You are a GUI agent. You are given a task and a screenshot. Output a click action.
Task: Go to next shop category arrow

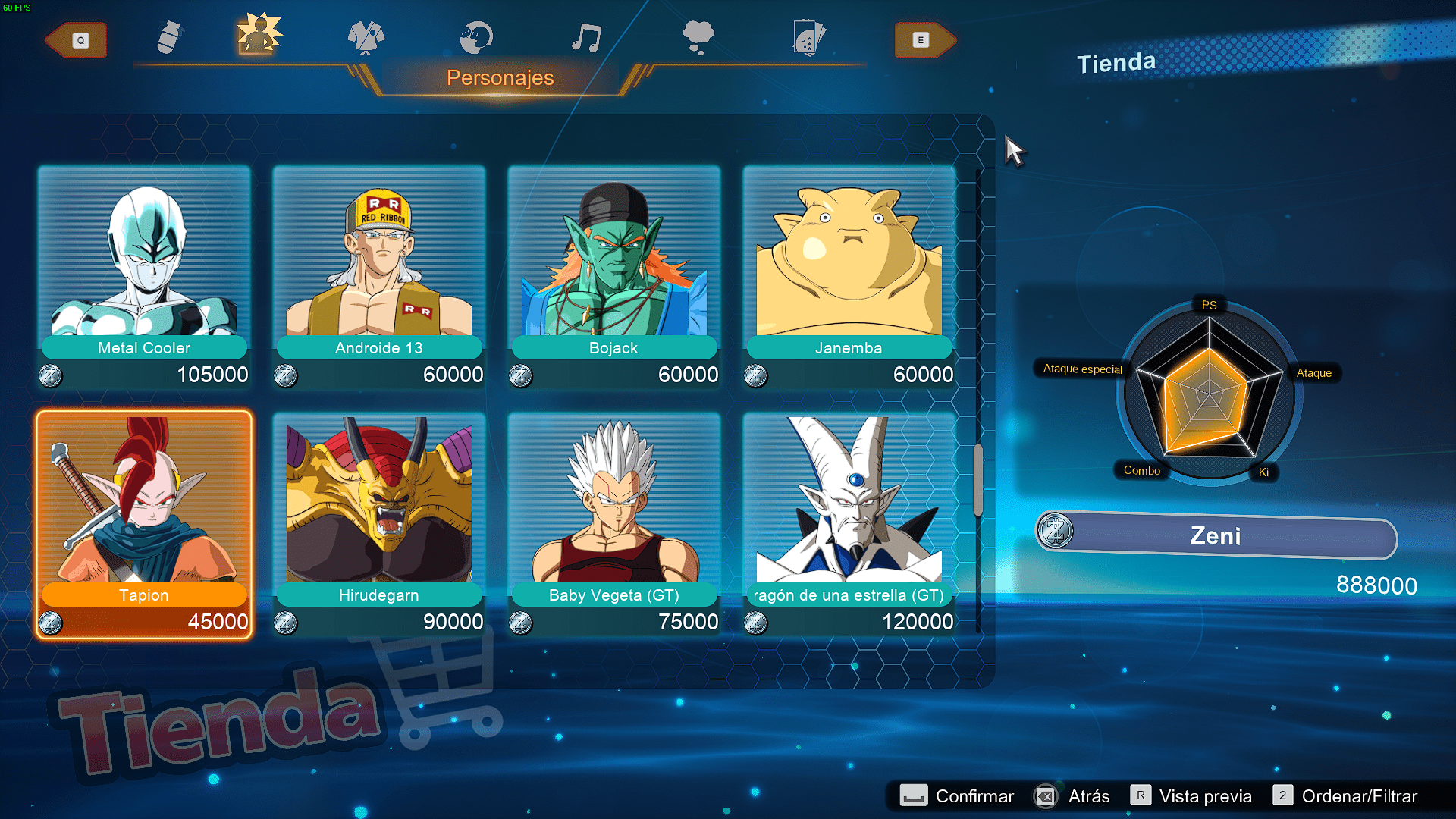point(923,40)
